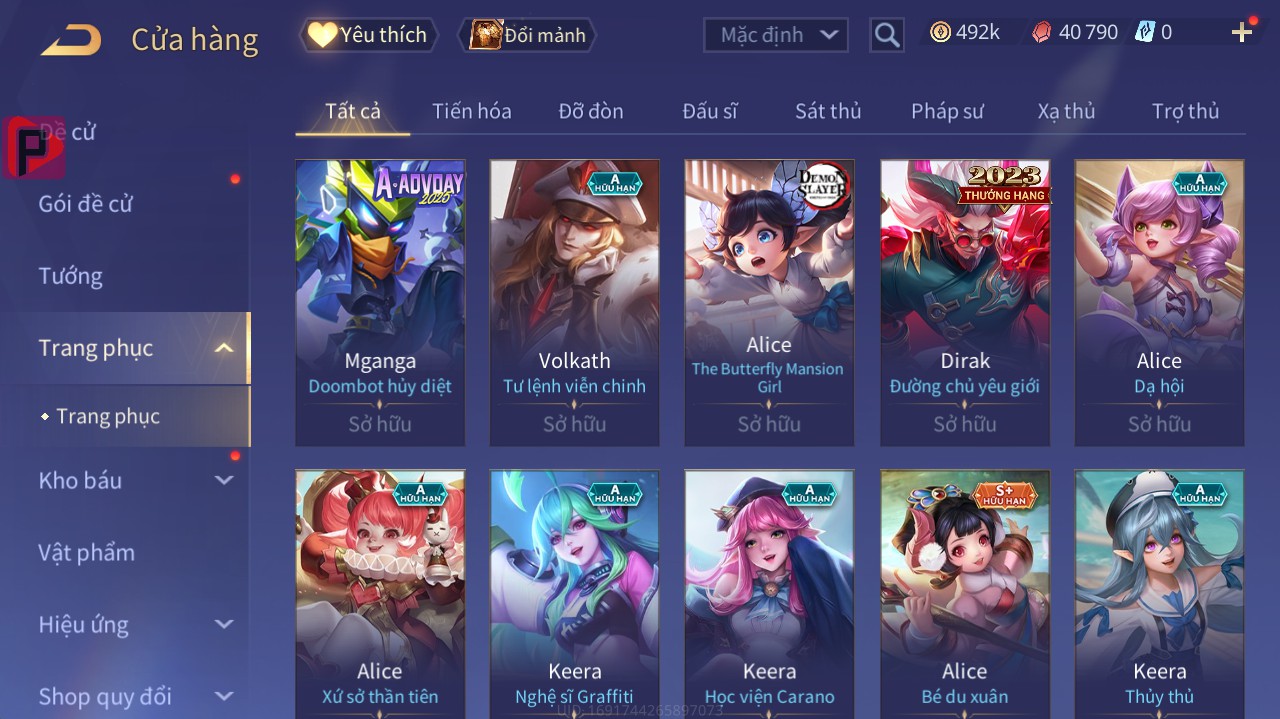Go back using the return arrow
The width and height of the screenshot is (1280, 719).
(x=71, y=40)
